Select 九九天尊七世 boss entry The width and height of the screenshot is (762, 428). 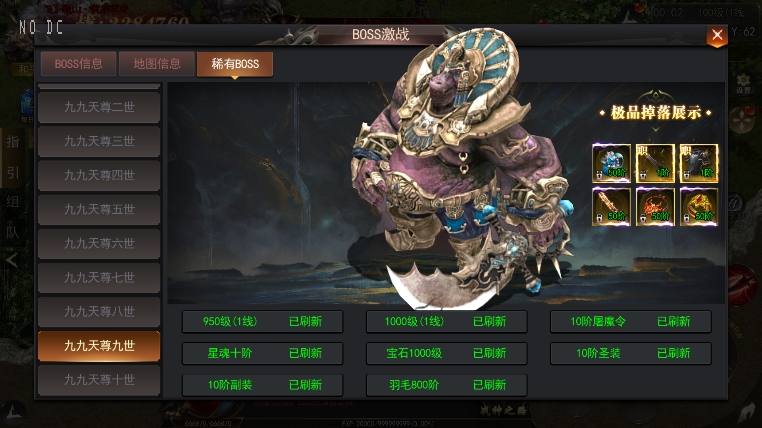(99, 277)
